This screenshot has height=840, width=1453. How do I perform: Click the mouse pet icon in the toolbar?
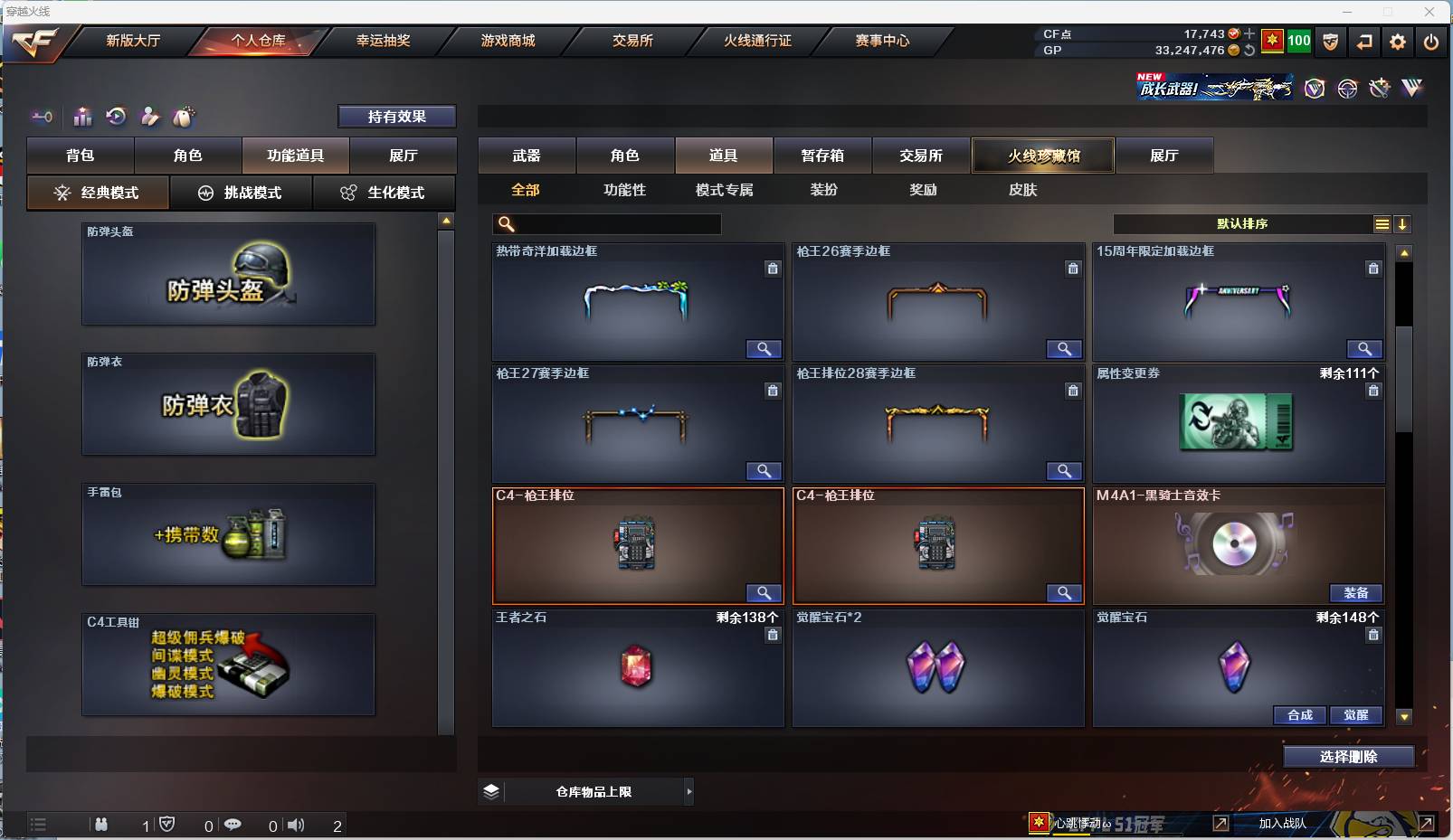tap(185, 117)
